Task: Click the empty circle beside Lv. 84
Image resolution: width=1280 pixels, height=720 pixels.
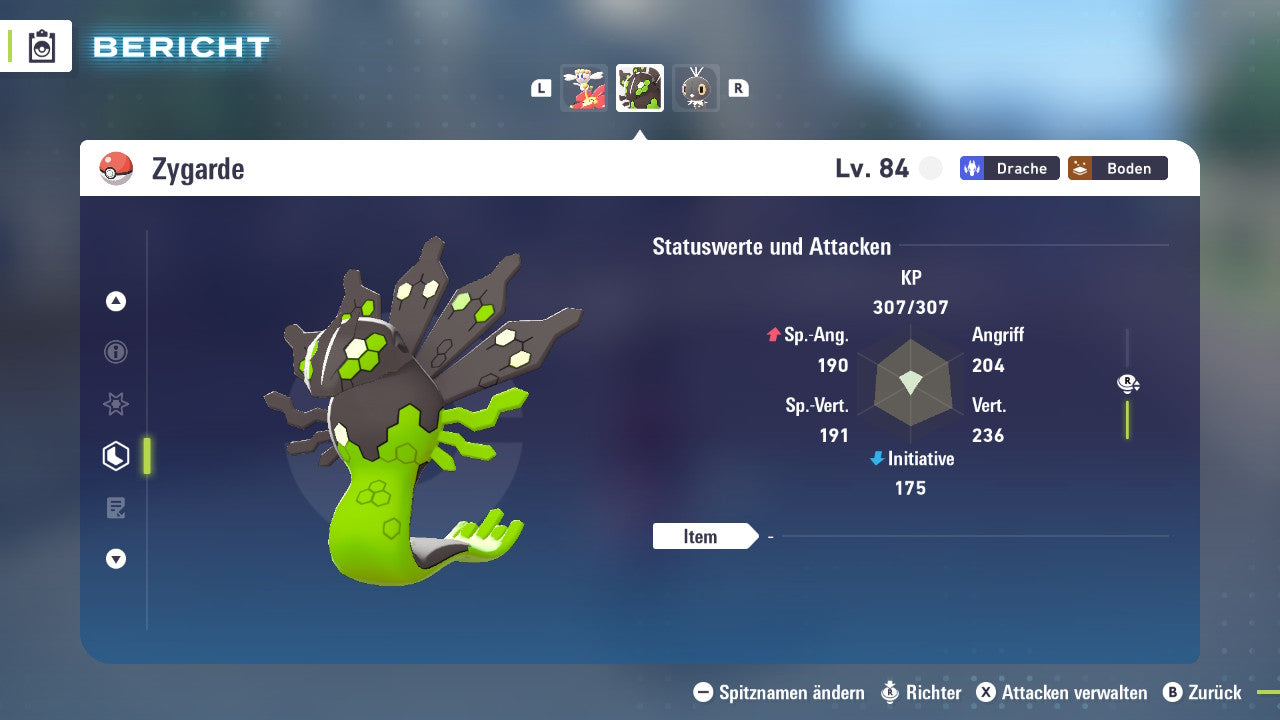Action: coord(930,168)
